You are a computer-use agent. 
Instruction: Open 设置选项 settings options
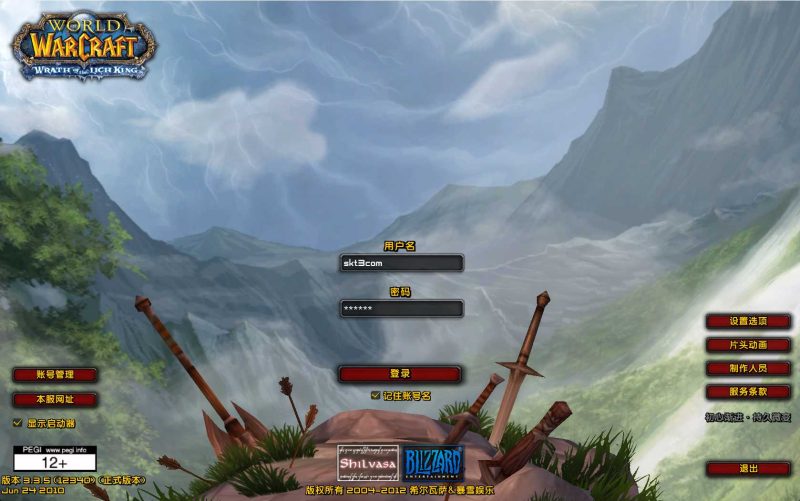click(748, 321)
